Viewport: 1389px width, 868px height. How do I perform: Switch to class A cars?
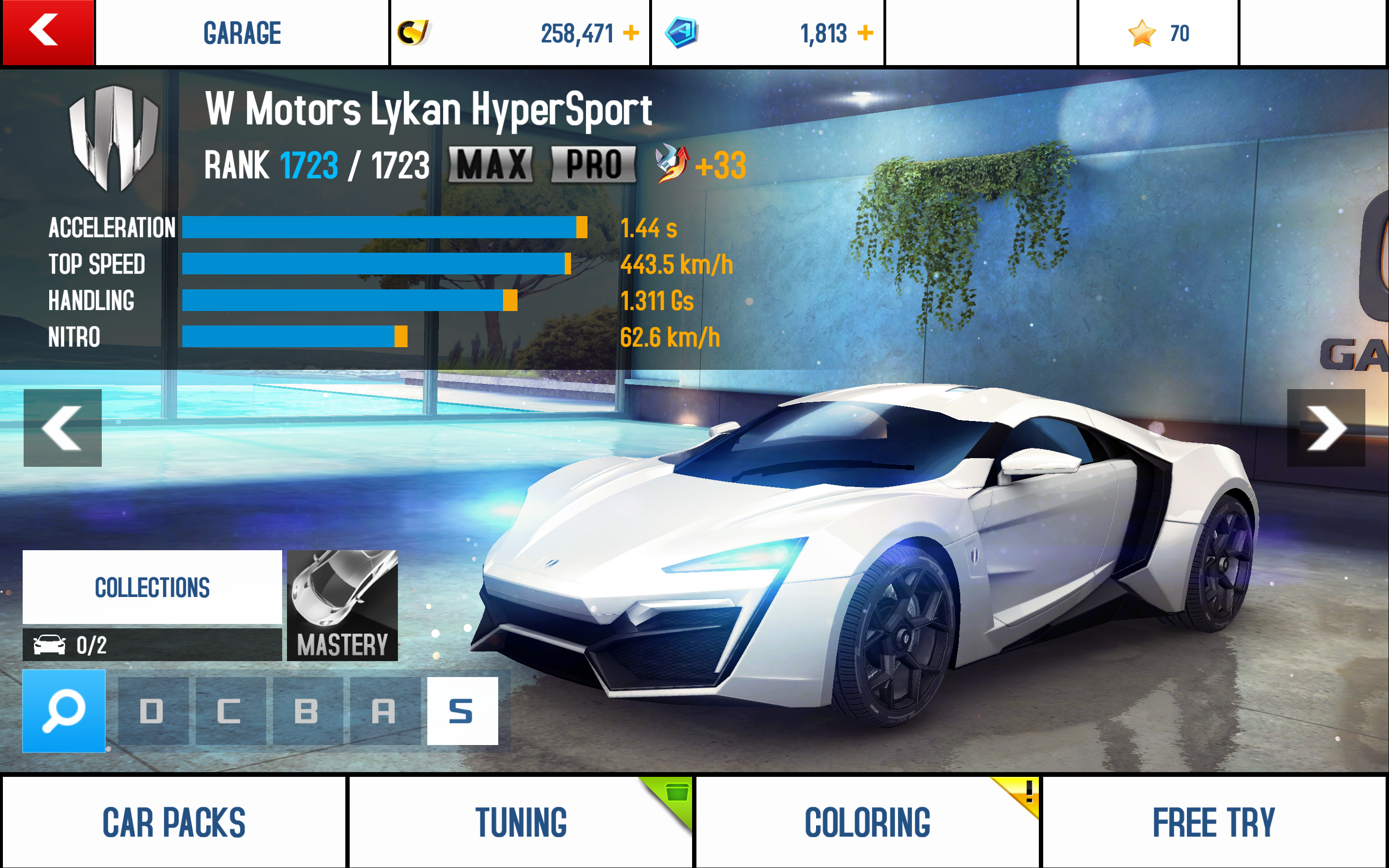(384, 711)
